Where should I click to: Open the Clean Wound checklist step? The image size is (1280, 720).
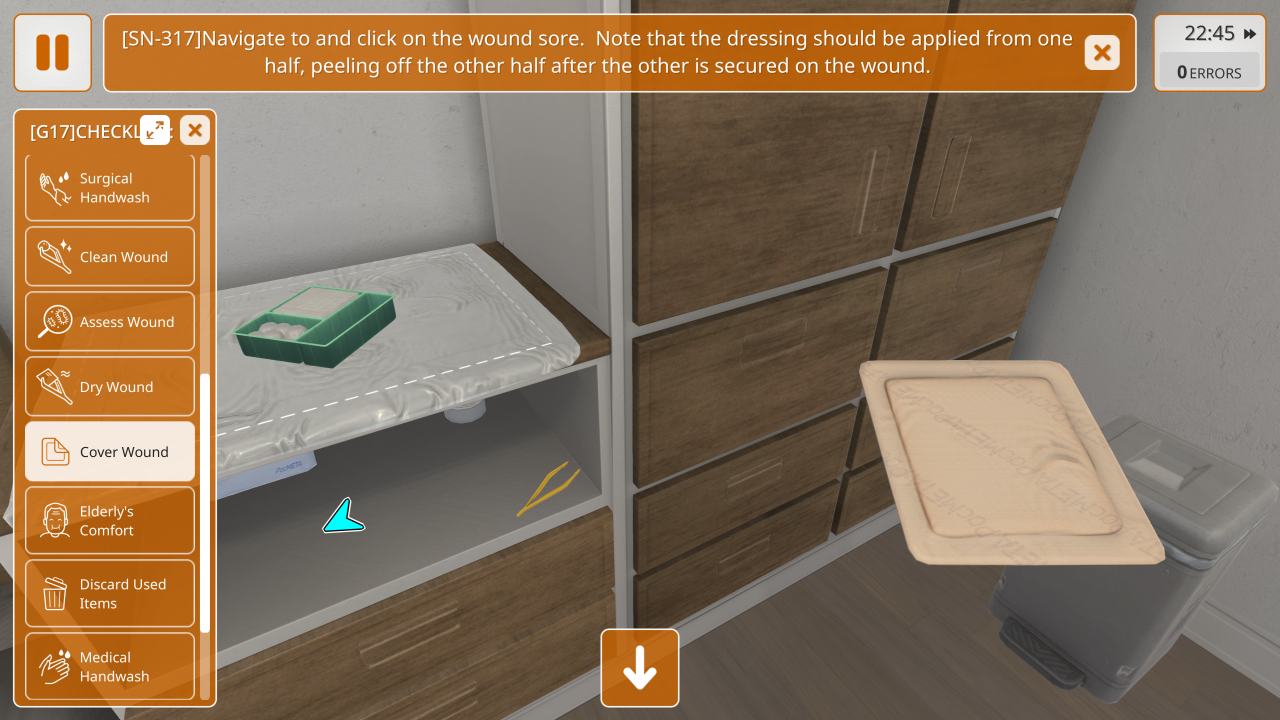[x=110, y=257]
